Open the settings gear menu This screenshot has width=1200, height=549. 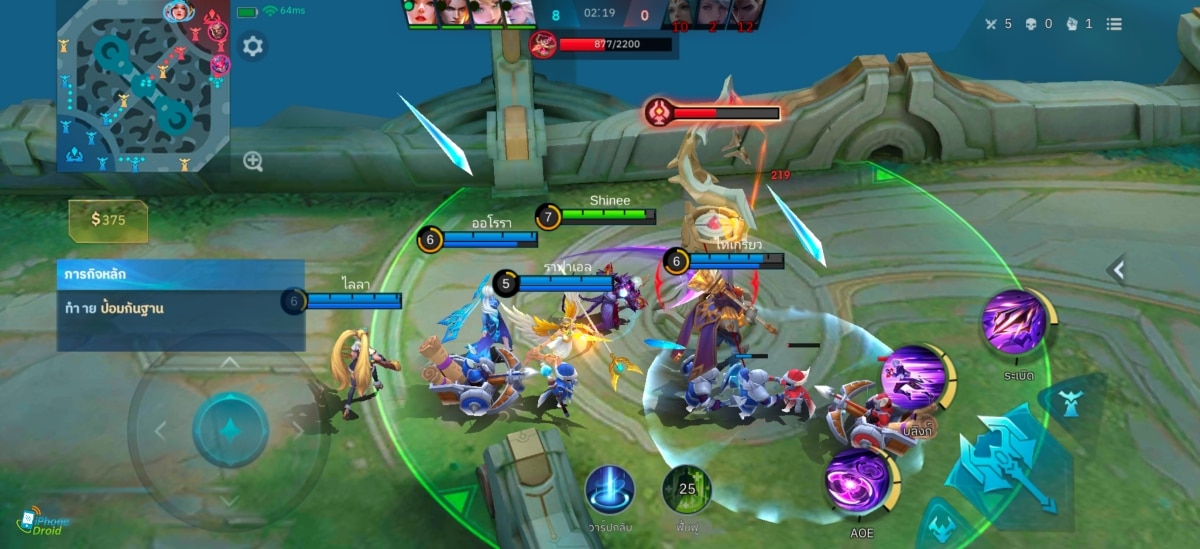click(x=253, y=46)
